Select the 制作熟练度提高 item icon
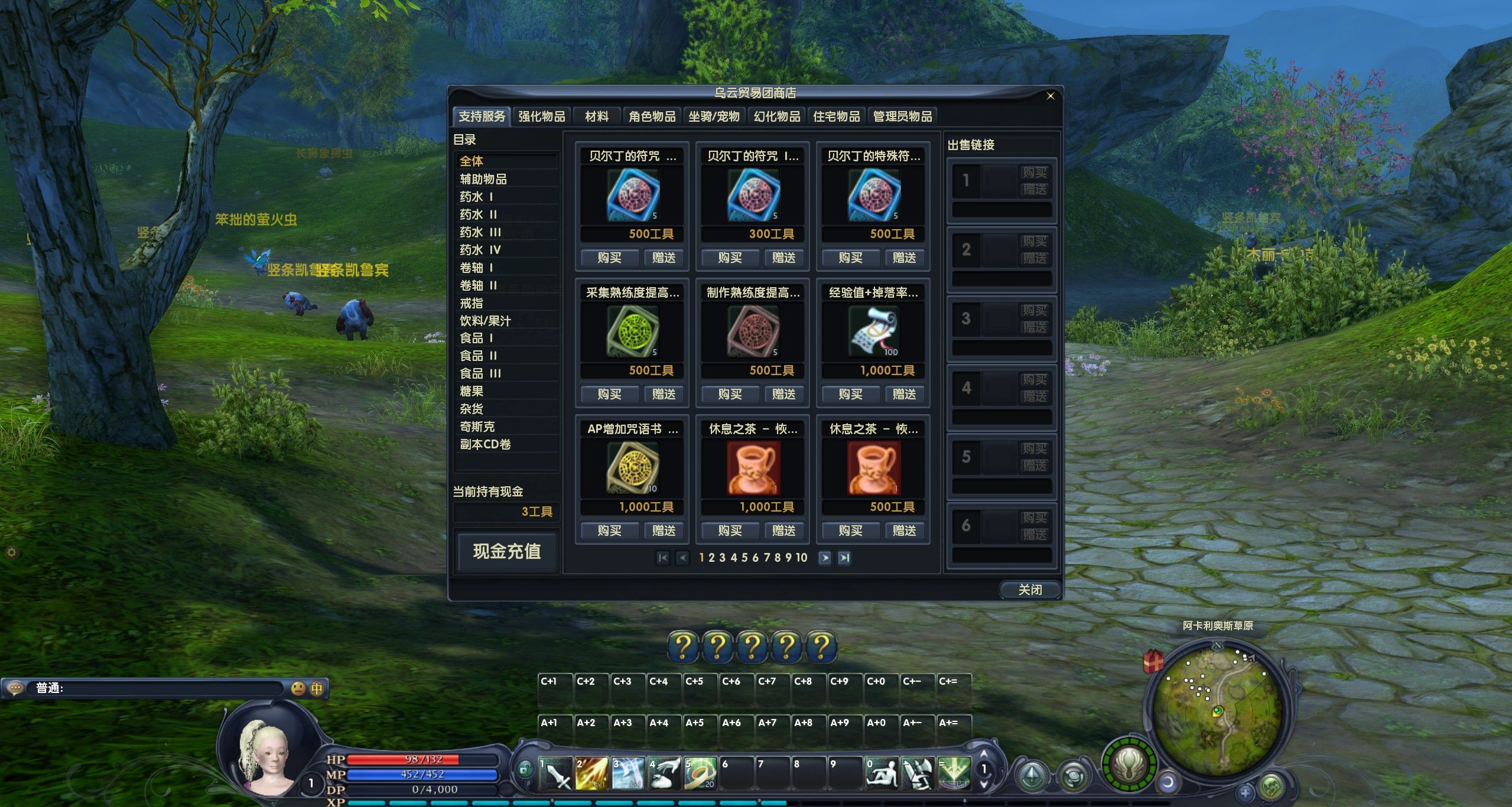The width and height of the screenshot is (1512, 807). (x=753, y=331)
